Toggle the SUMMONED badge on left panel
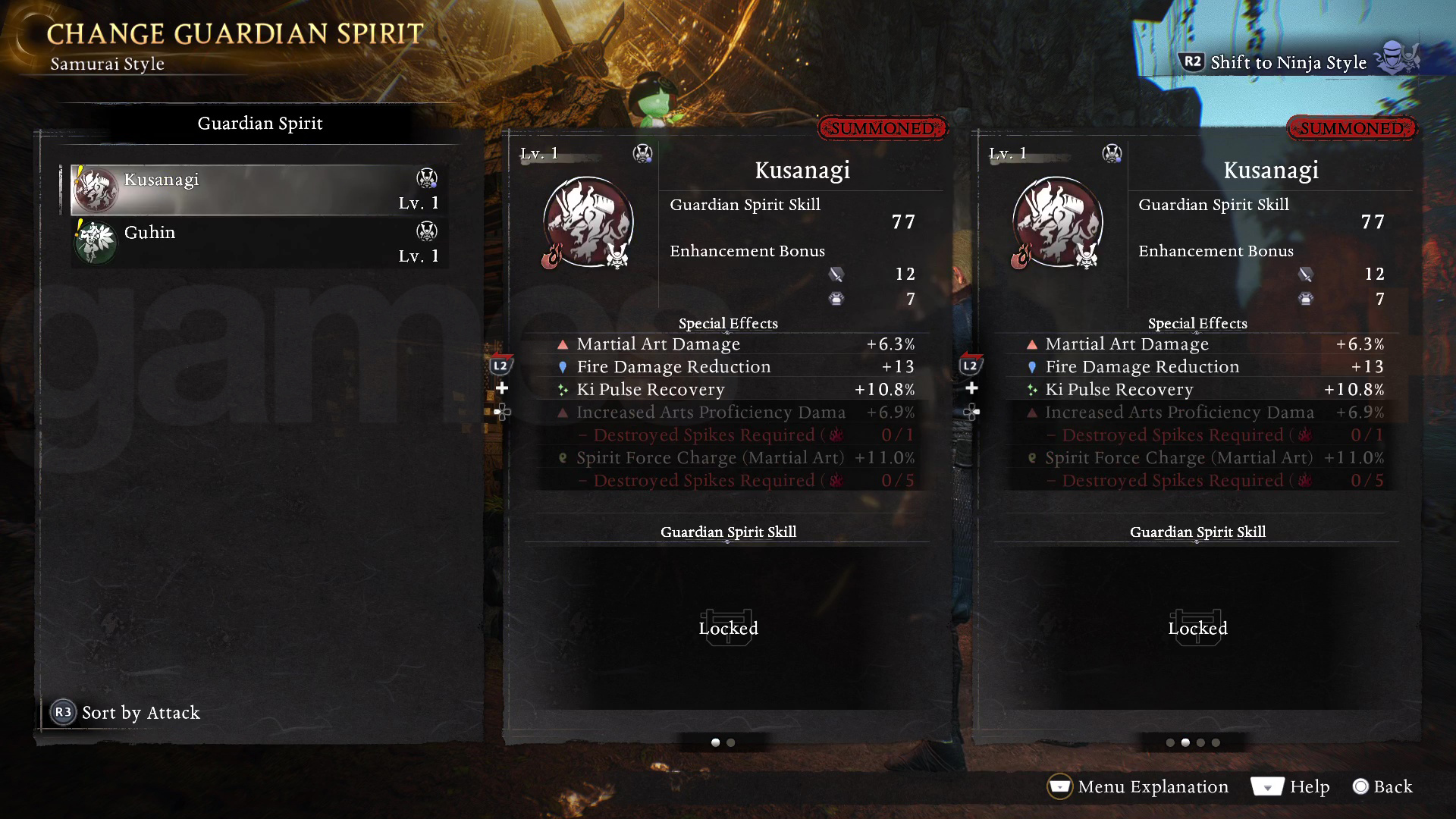1456x819 pixels. [x=881, y=128]
